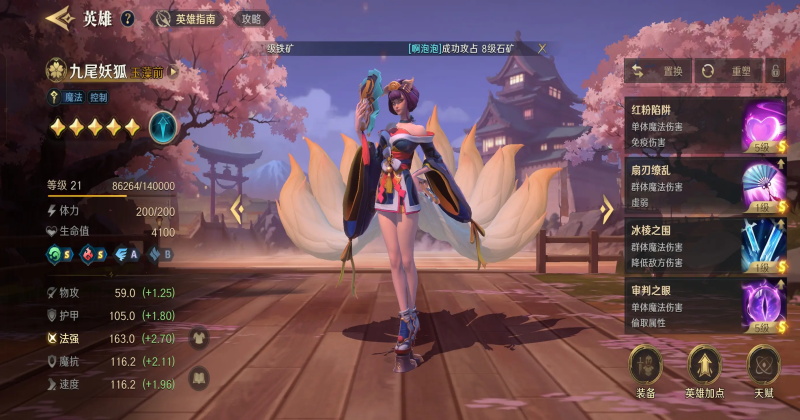Screen dimensions: 800x420
Task: Click the 置换 swap button
Action: click(x=657, y=71)
